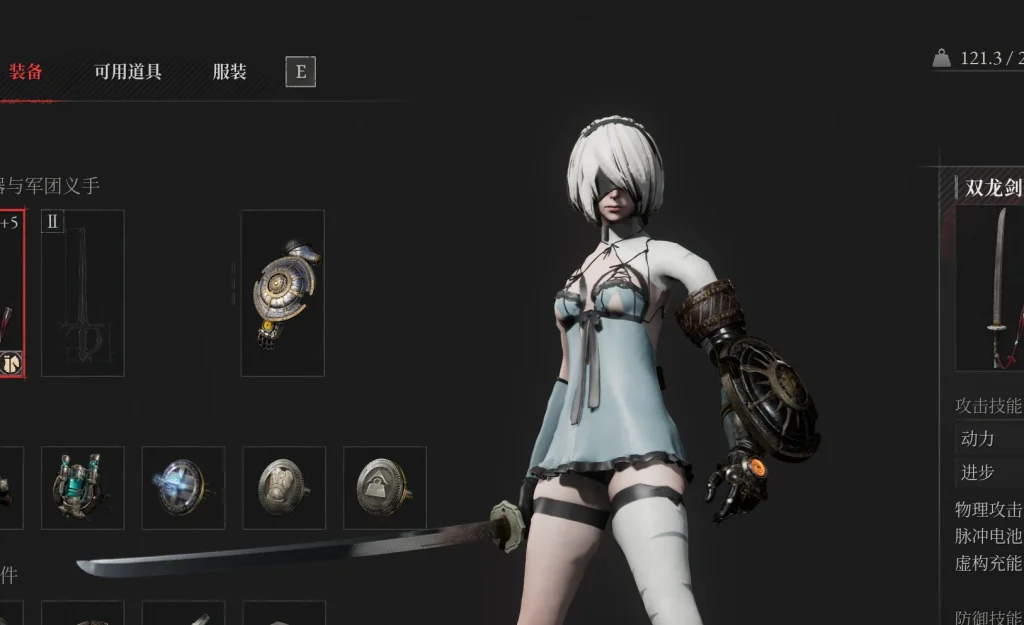Select the 进步 attack skill row
This screenshot has width=1024, height=625.
coord(990,472)
